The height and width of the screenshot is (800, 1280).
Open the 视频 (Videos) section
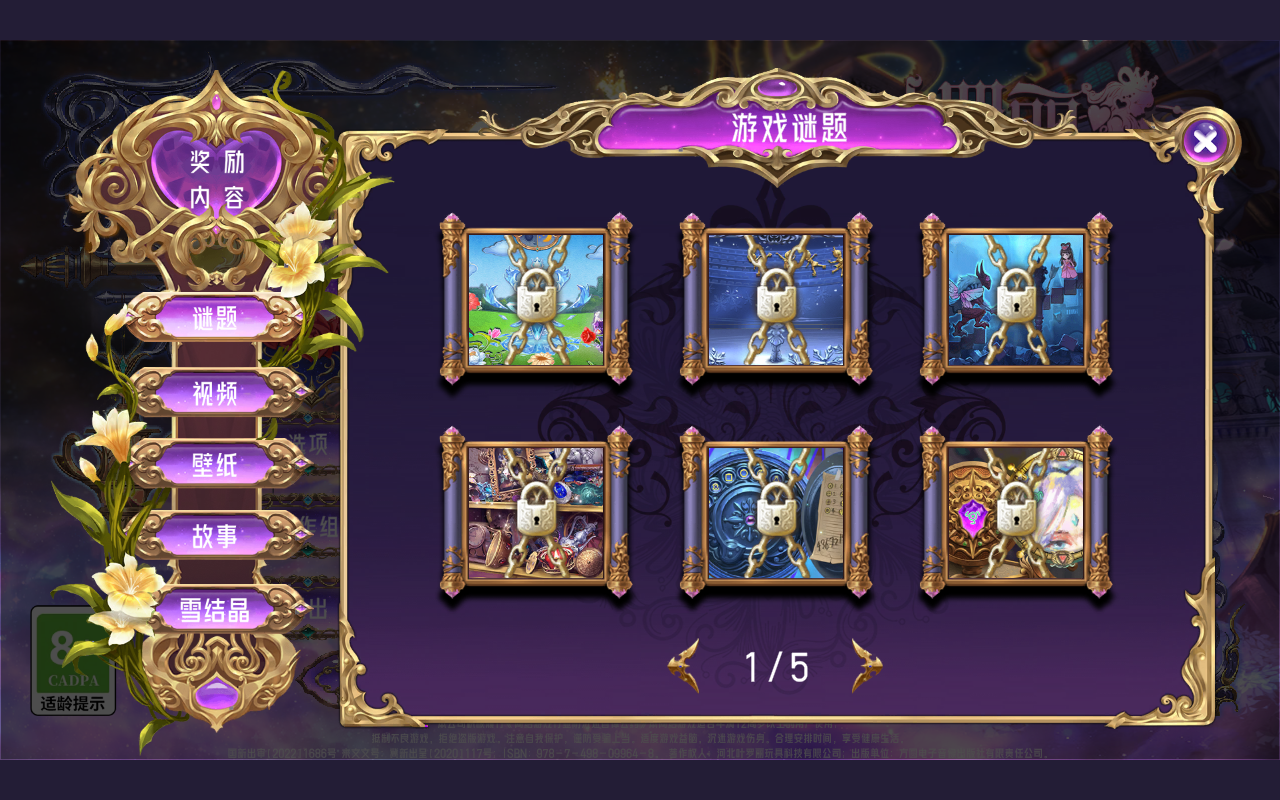(215, 393)
